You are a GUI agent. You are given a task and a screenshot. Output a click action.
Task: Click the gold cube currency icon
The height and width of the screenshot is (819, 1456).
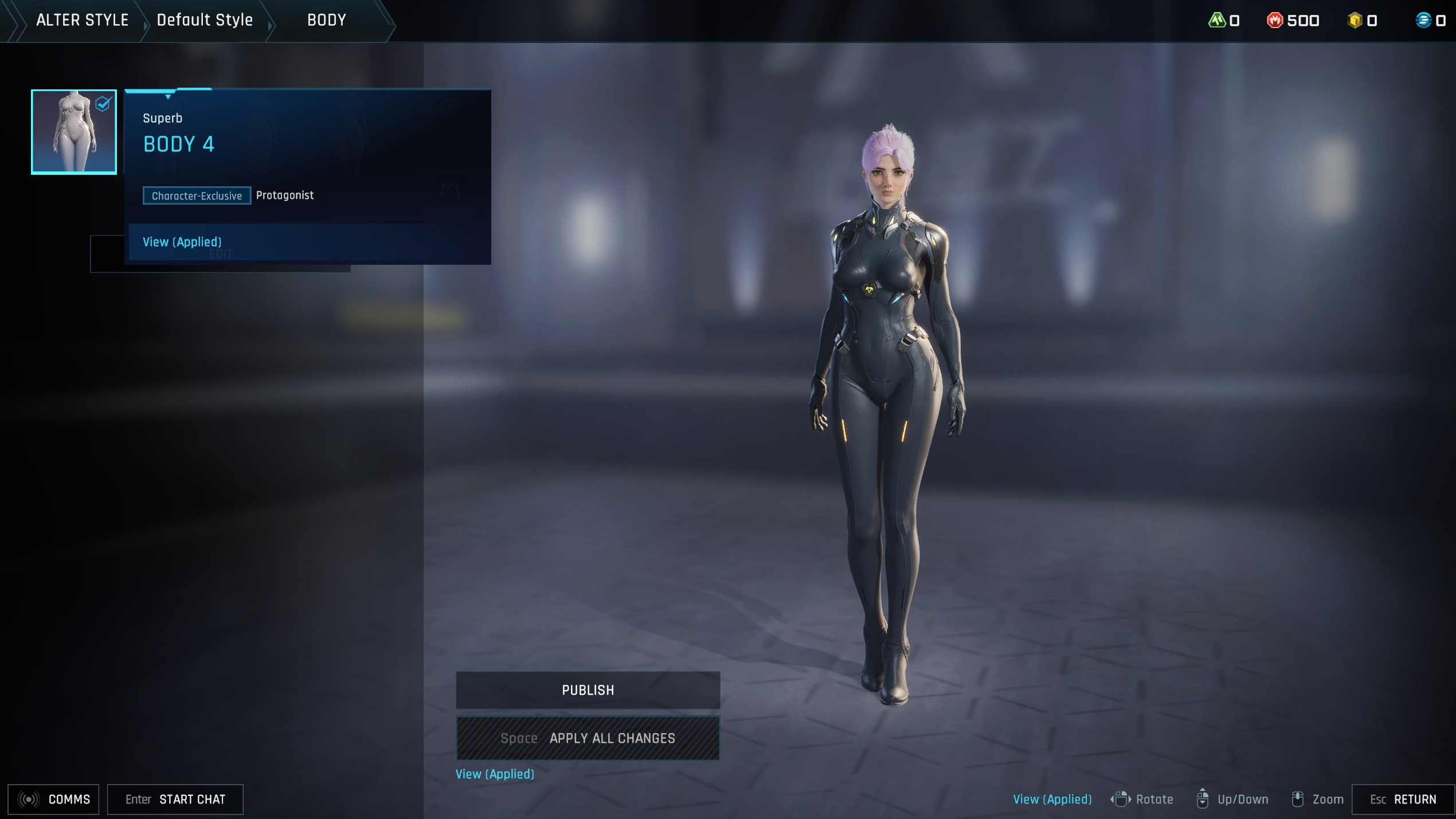(x=1355, y=19)
